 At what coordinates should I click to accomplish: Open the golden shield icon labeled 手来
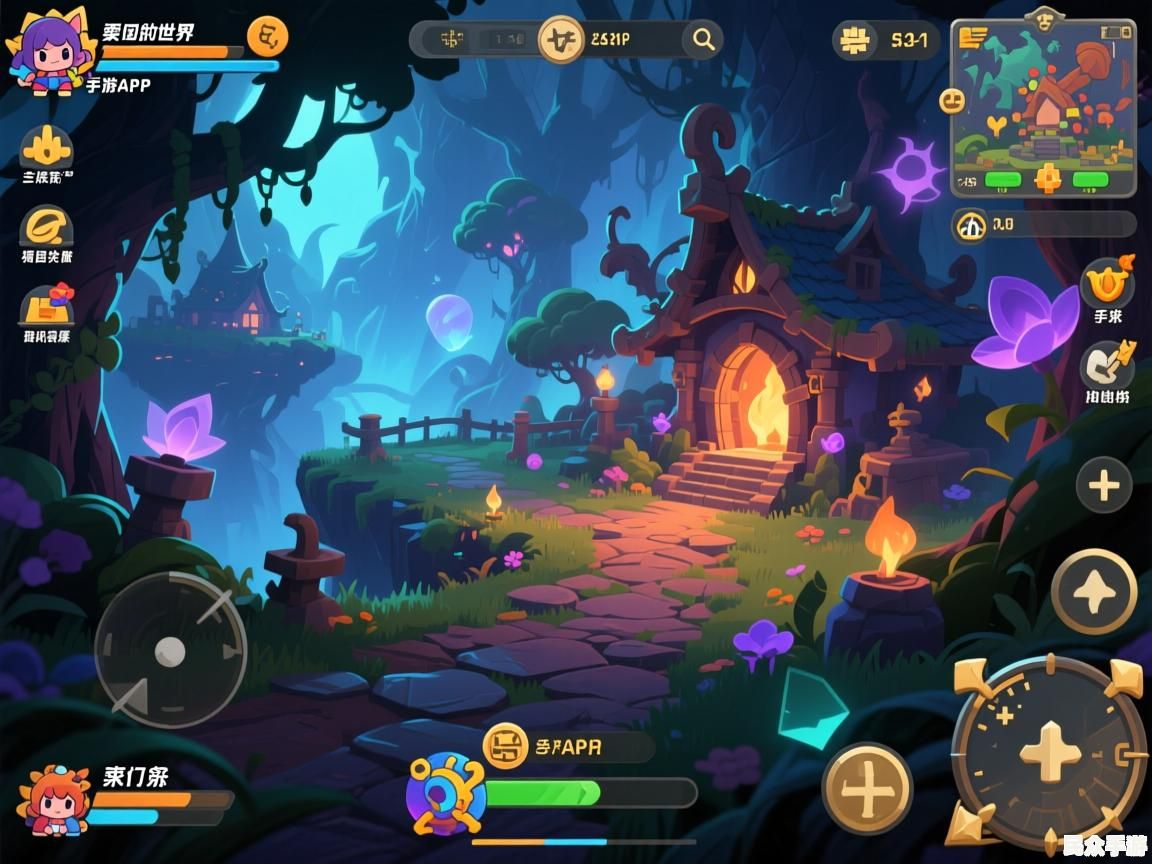coord(1107,285)
